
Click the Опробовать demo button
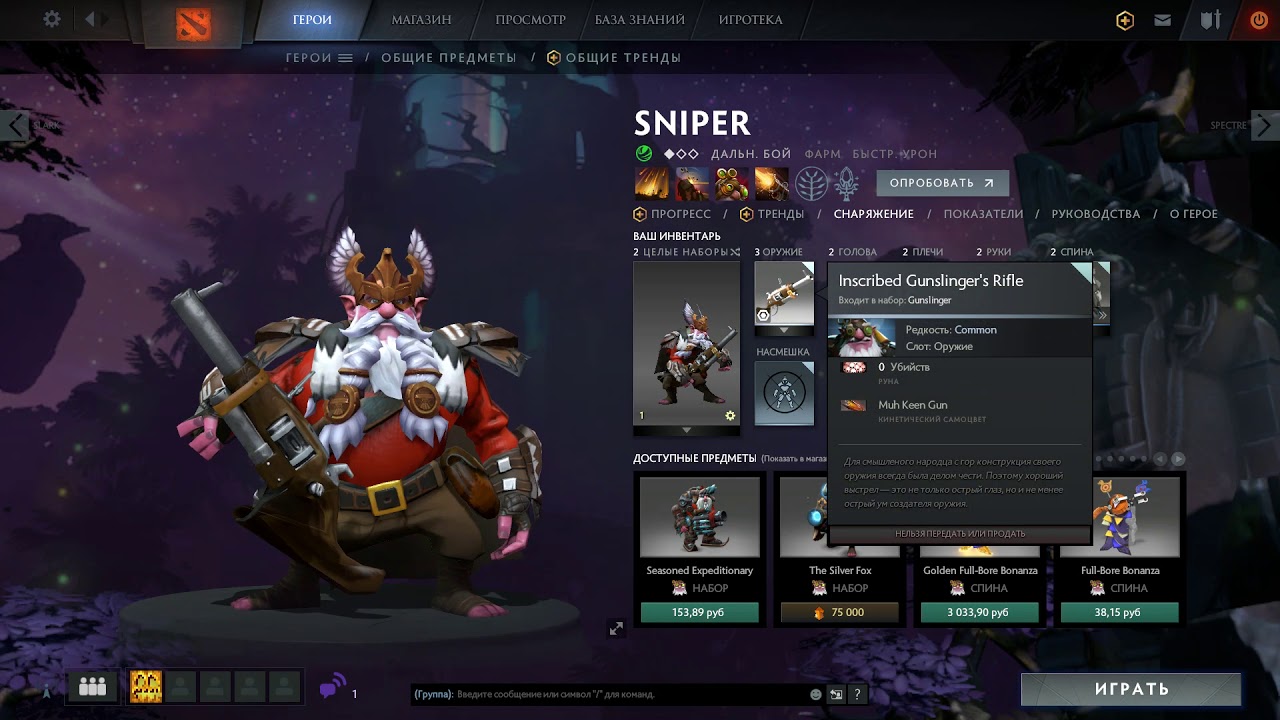coord(942,183)
